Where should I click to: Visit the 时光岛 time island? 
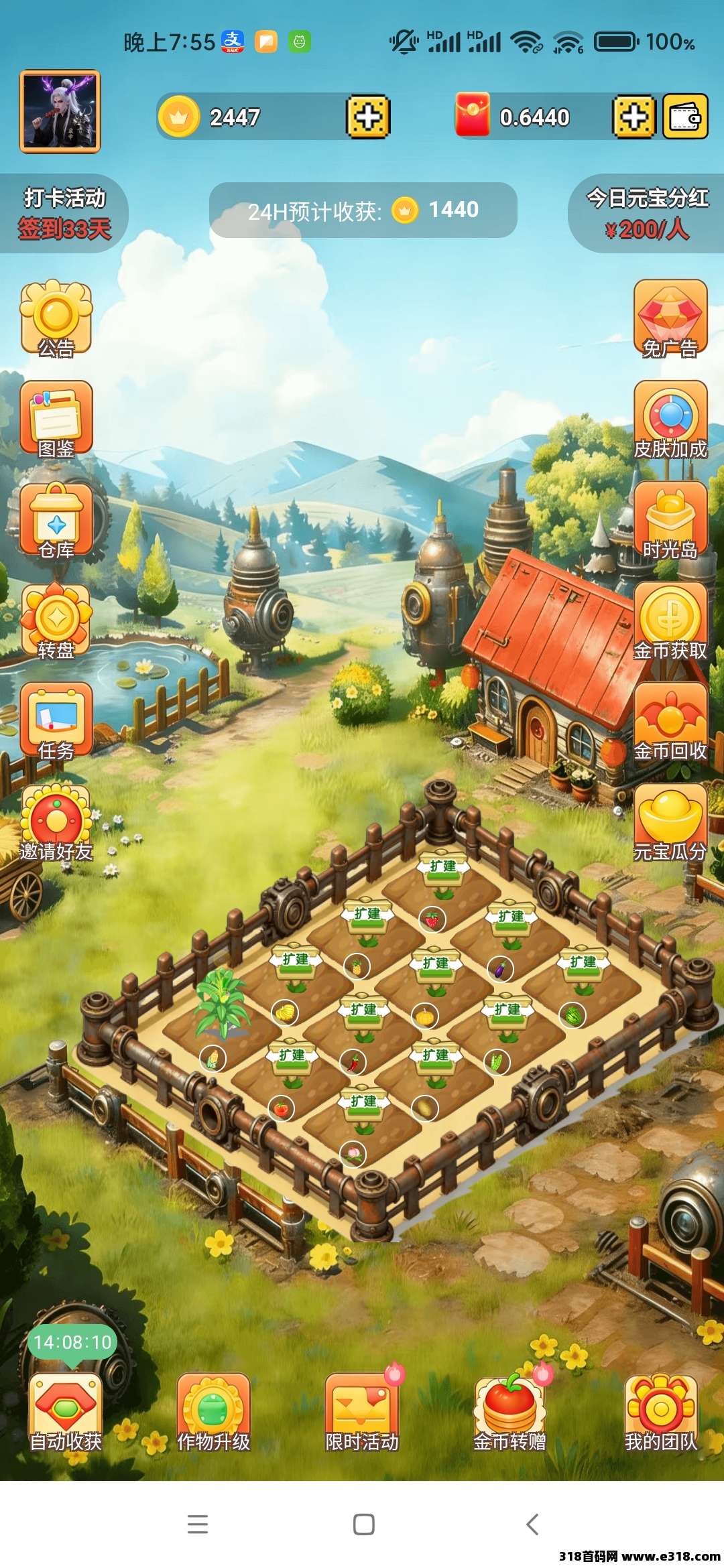pyautogui.click(x=670, y=521)
